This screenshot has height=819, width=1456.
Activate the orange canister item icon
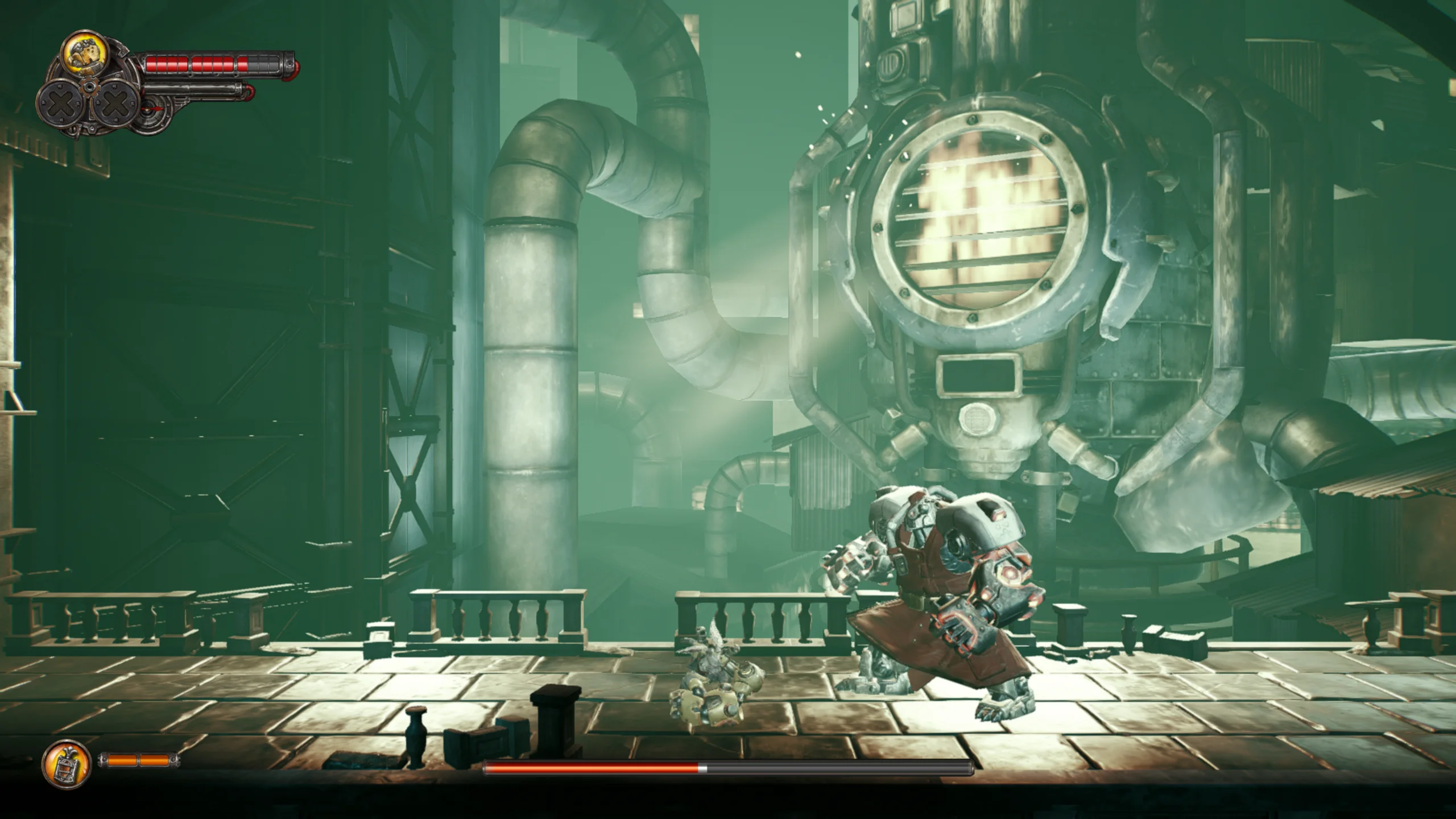point(67,763)
